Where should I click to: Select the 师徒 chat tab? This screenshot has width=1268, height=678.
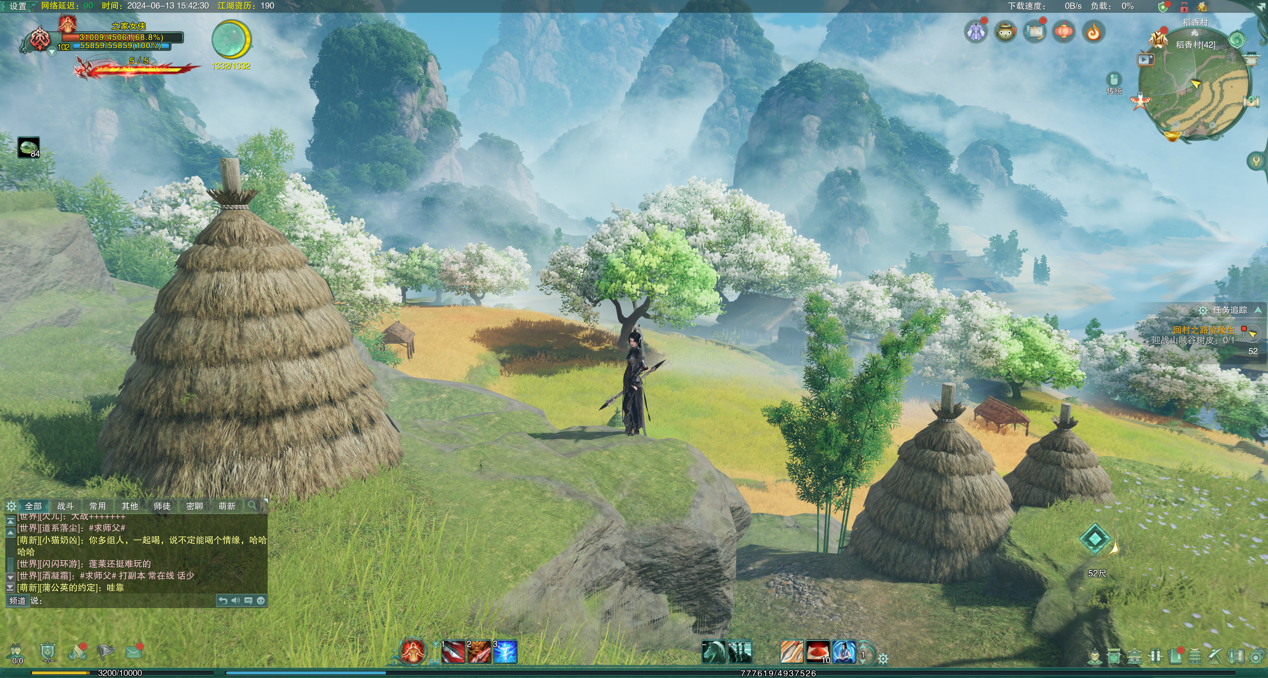point(162,507)
